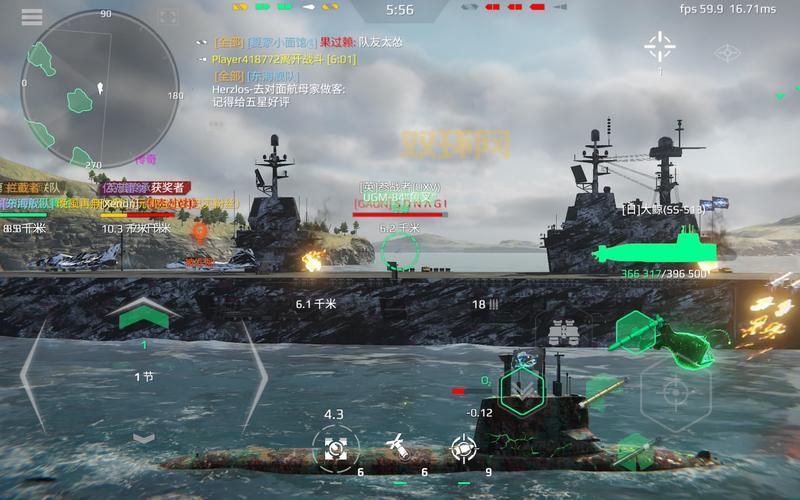Tap the target crosshair icon at top
This screenshot has height=500, width=800.
tap(660, 45)
